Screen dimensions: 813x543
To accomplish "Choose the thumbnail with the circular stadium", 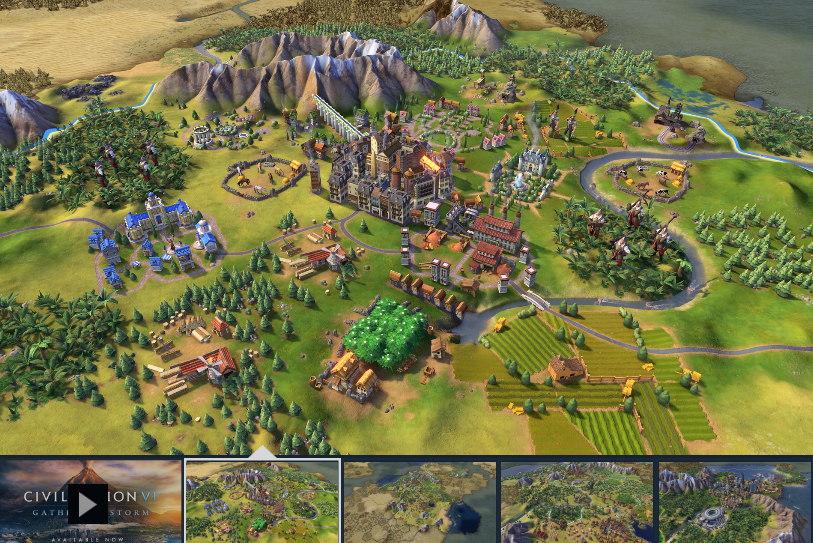I will click(x=734, y=501).
